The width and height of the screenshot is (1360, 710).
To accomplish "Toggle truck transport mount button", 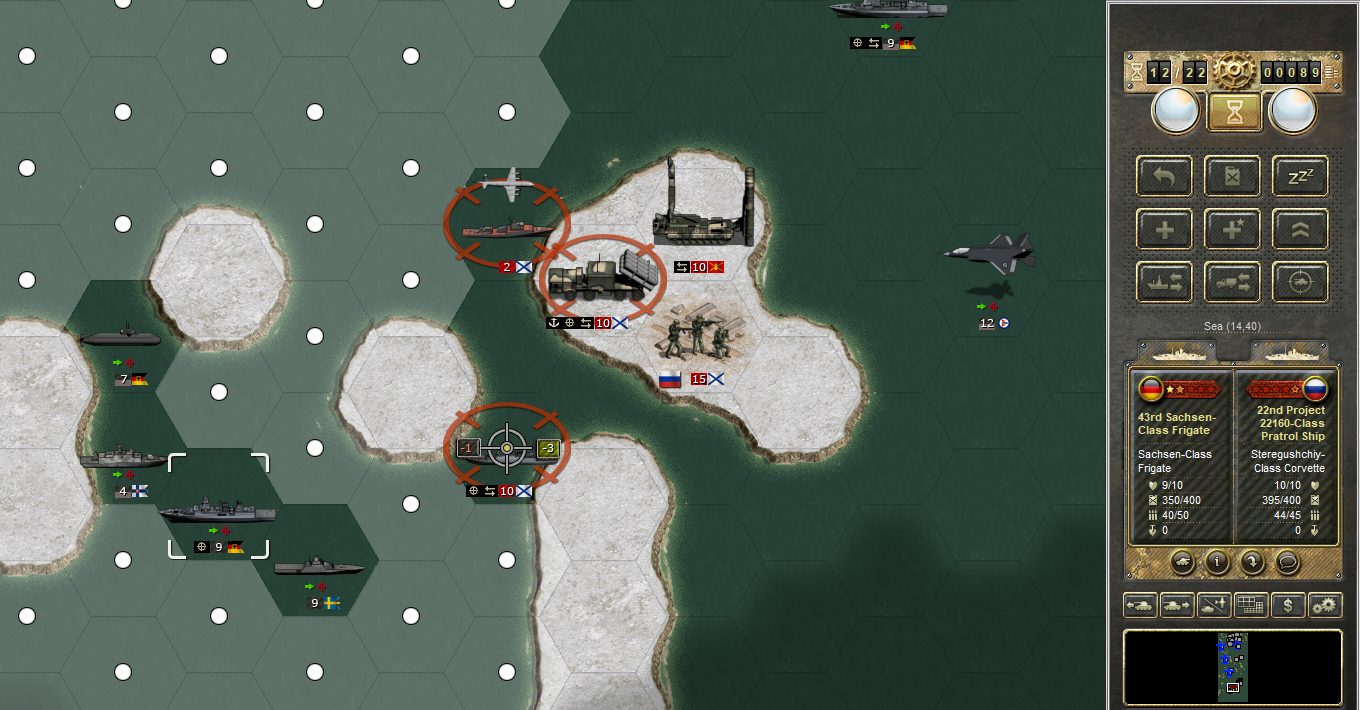I will click(x=1232, y=282).
